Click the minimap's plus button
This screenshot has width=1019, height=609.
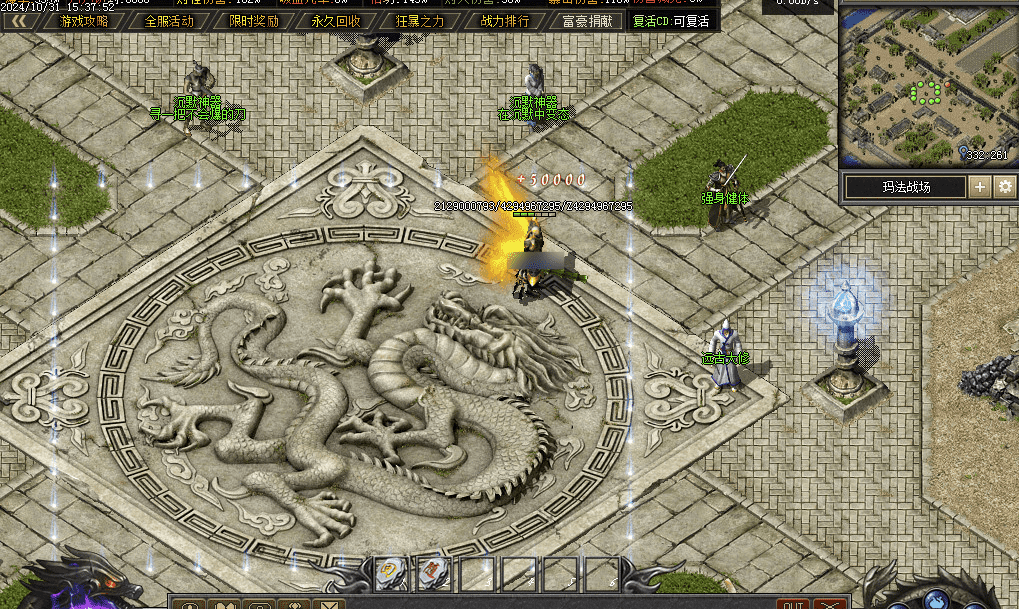[980, 187]
